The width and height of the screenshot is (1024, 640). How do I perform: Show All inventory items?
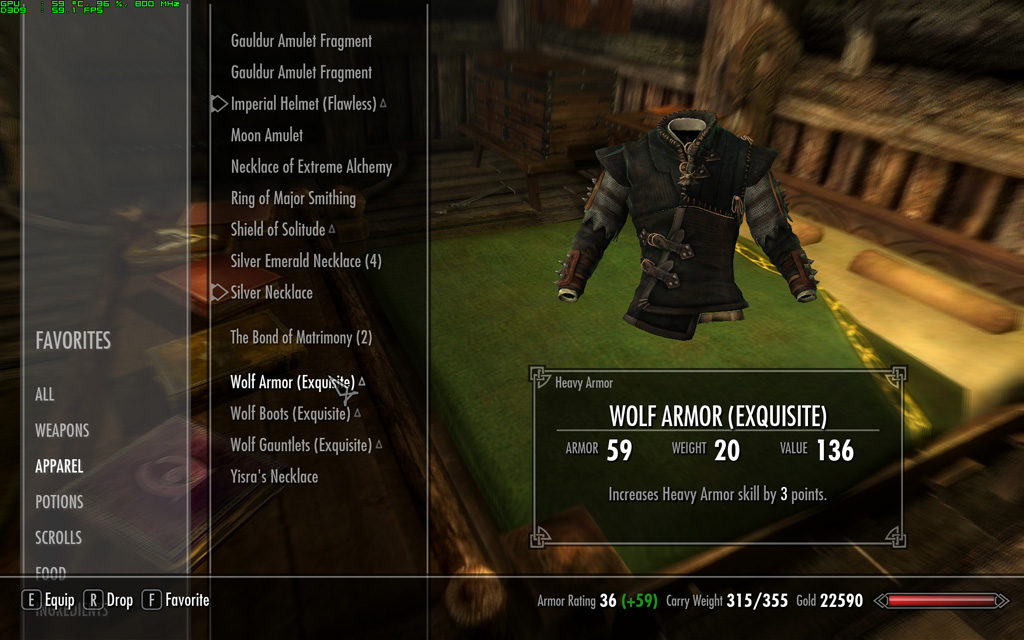(x=45, y=394)
